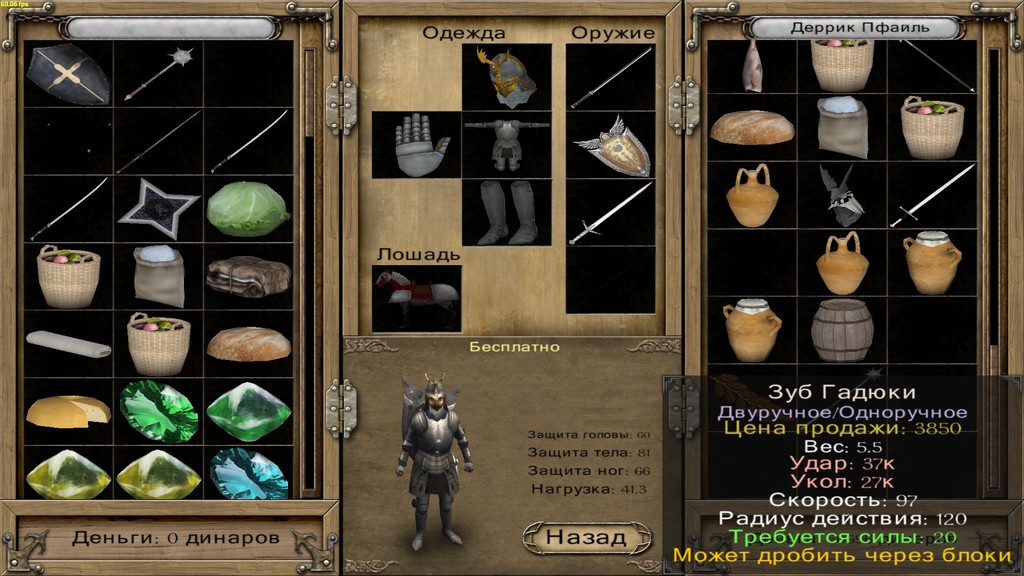Select the raw meat cut item
Screen dimensions: 1024x576
pos(751,66)
